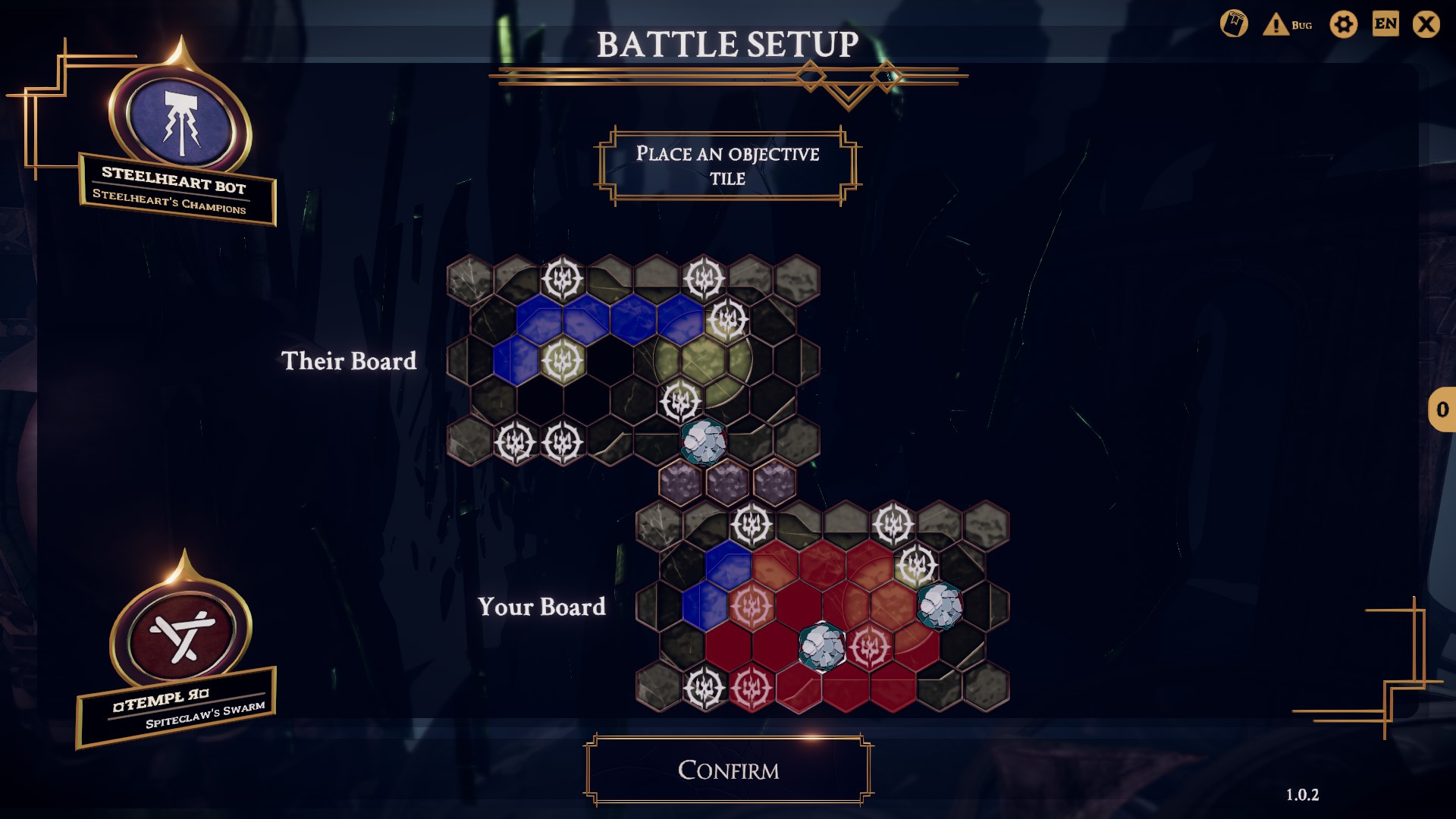
Task: Select the Steelheart Bot player badge
Action: point(179,121)
